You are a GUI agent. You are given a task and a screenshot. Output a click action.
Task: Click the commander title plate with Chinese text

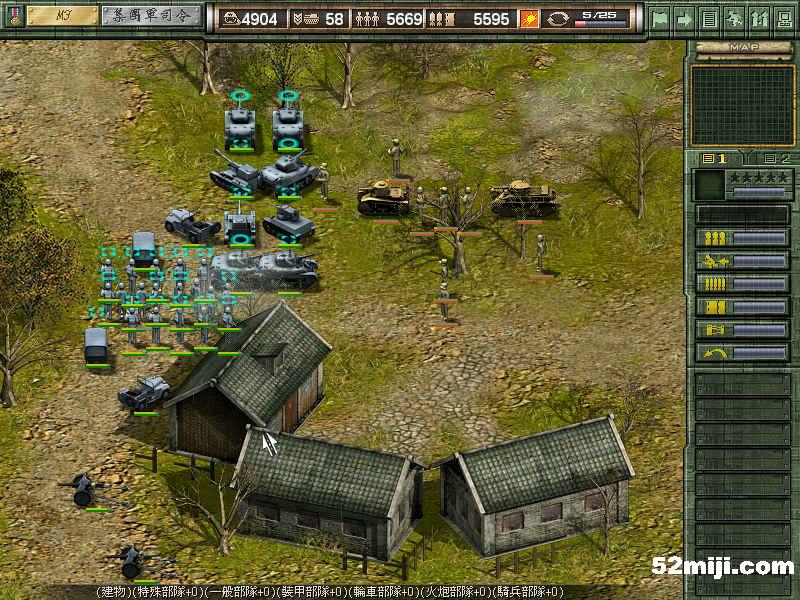[150, 15]
